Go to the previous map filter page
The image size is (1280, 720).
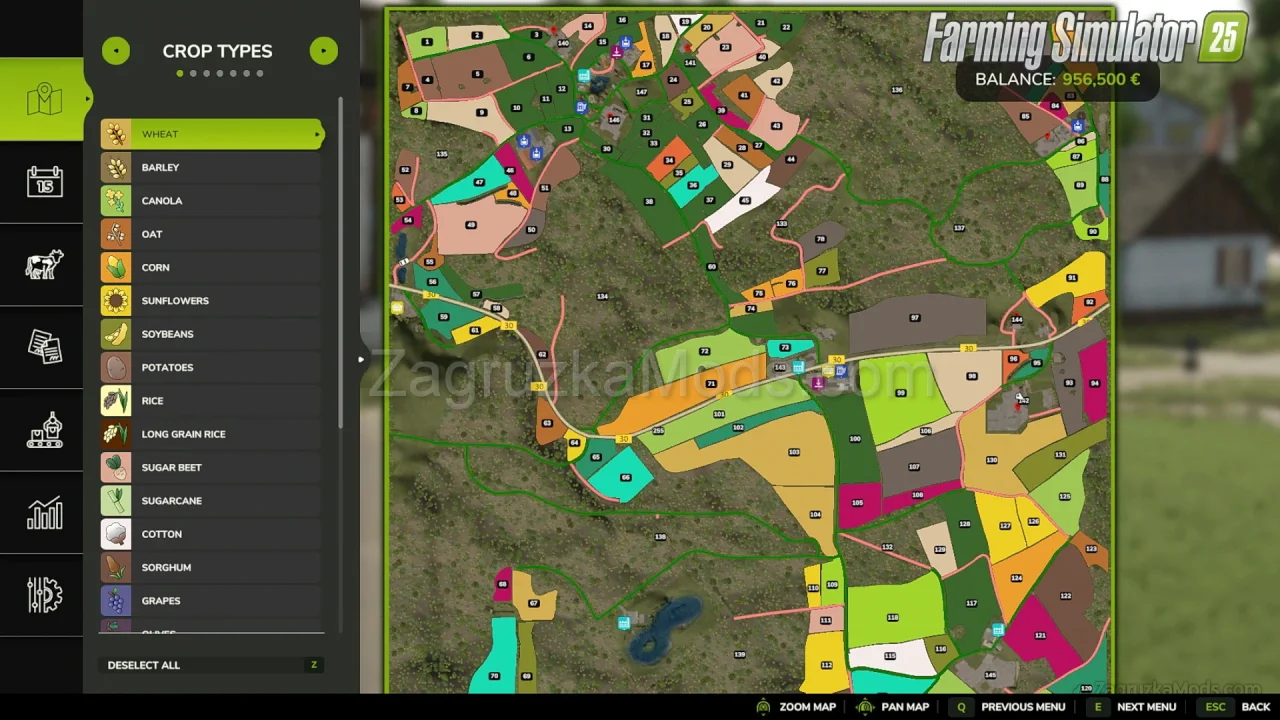click(x=115, y=51)
